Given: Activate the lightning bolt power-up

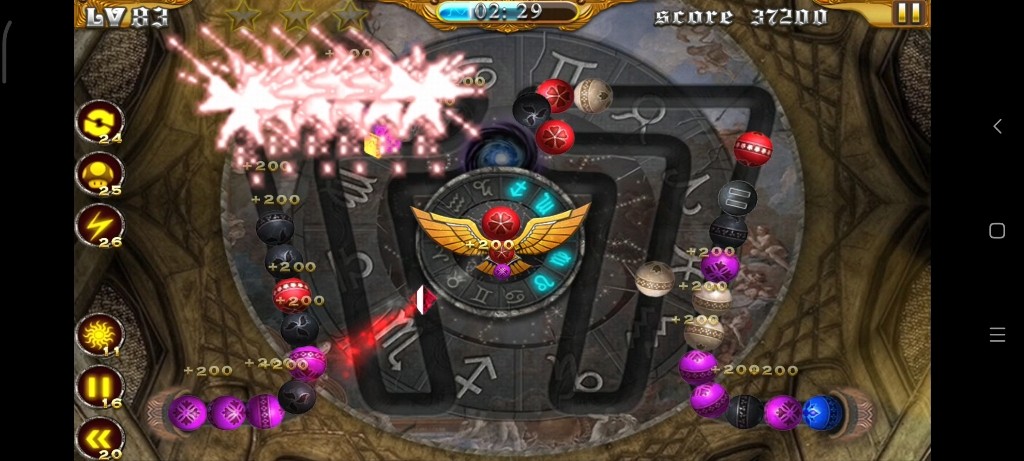Looking at the screenshot, I should (x=99, y=225).
